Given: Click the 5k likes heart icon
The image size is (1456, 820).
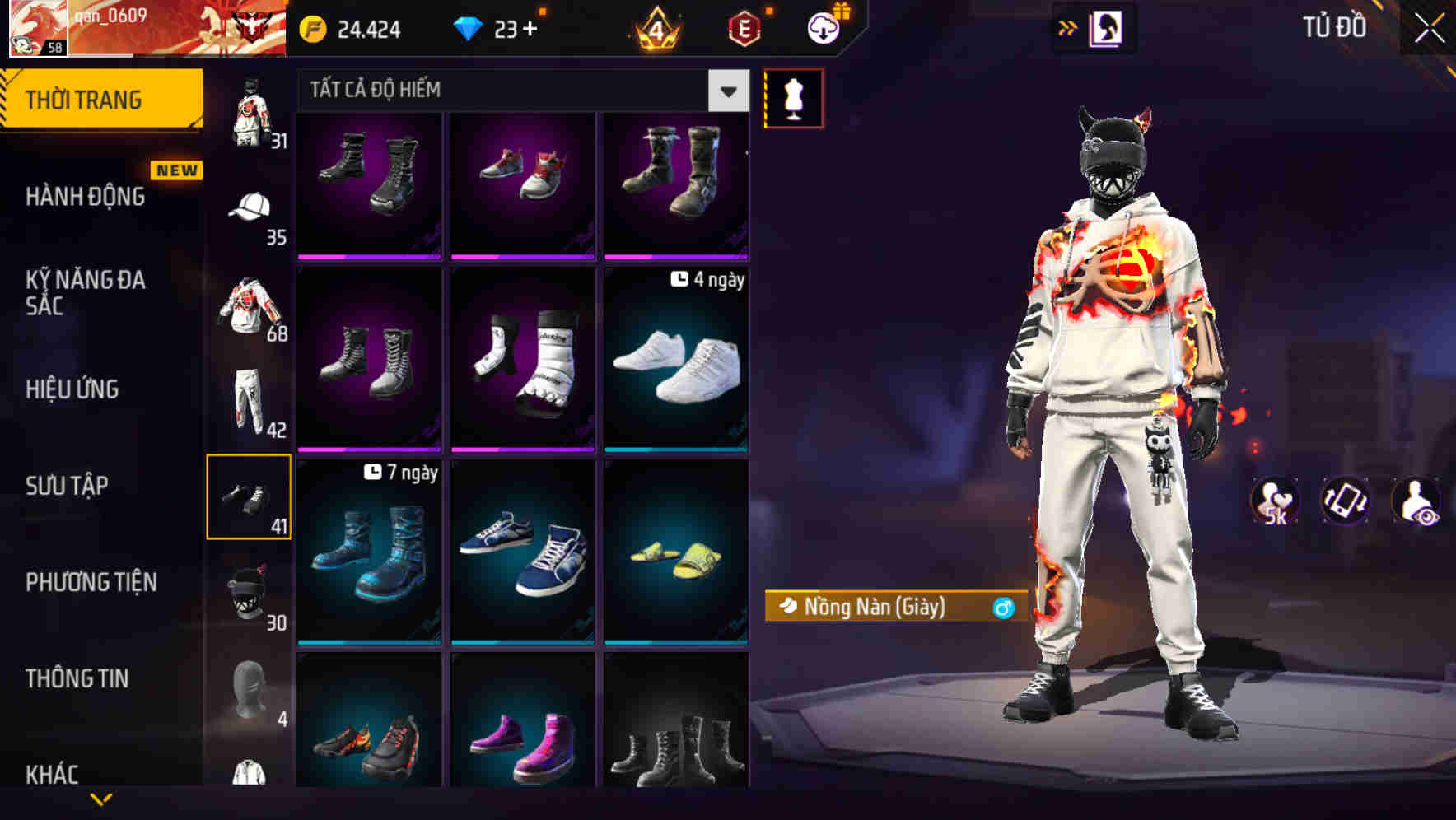Looking at the screenshot, I should [x=1275, y=501].
